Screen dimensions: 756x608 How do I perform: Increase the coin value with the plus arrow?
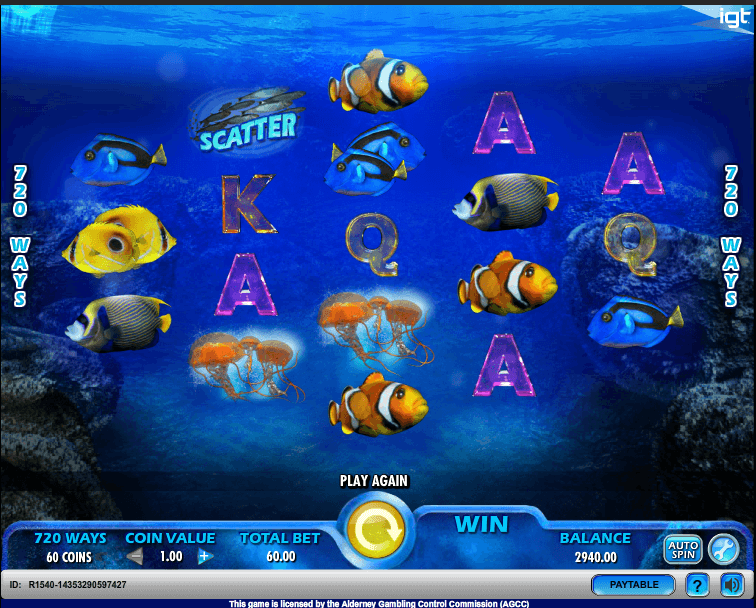pos(206,557)
